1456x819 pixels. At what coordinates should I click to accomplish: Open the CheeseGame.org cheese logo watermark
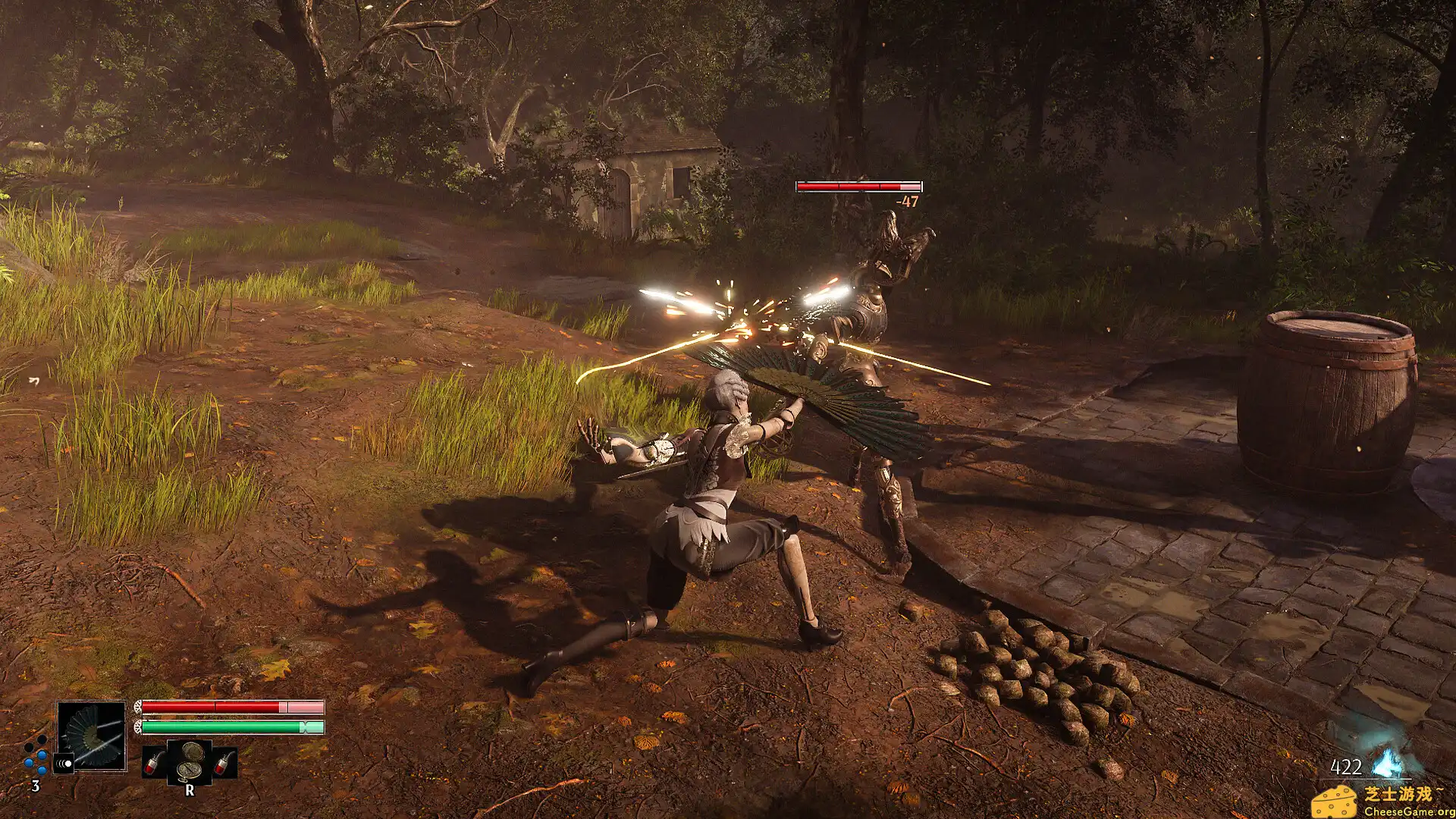tap(1335, 802)
